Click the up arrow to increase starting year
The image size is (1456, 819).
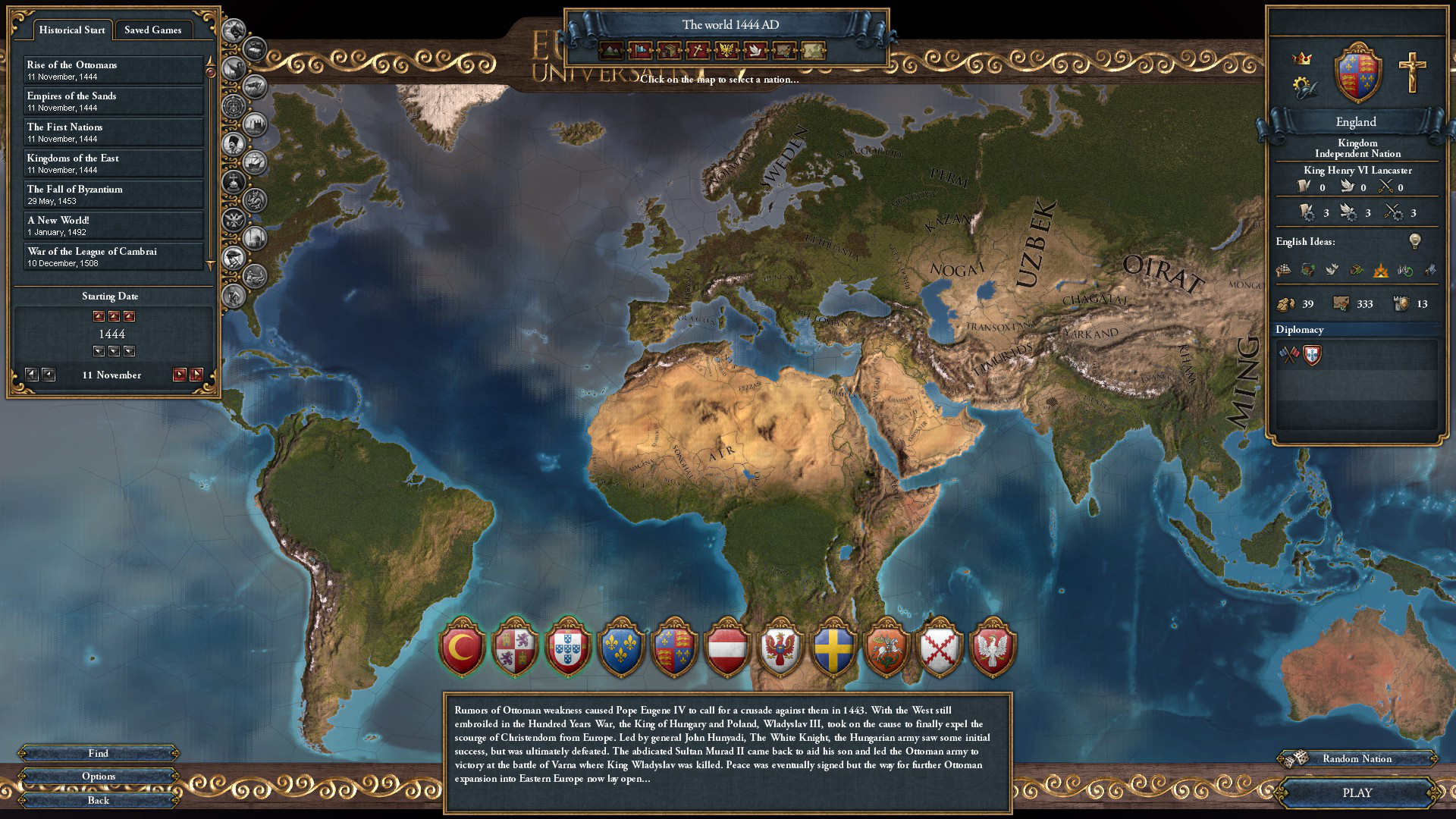114,316
